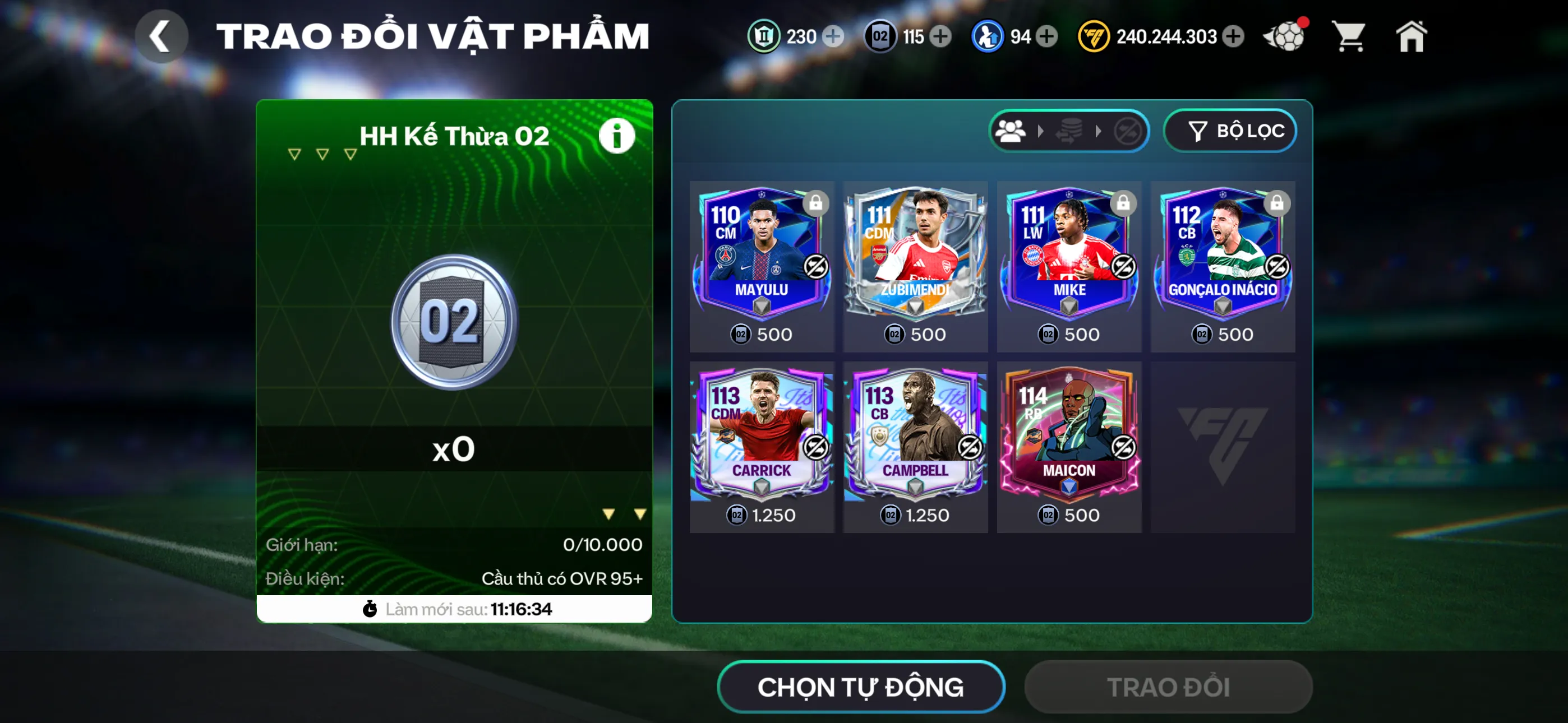Select the currency exchange sort icon
The width and height of the screenshot is (1568, 723).
coord(1069,130)
